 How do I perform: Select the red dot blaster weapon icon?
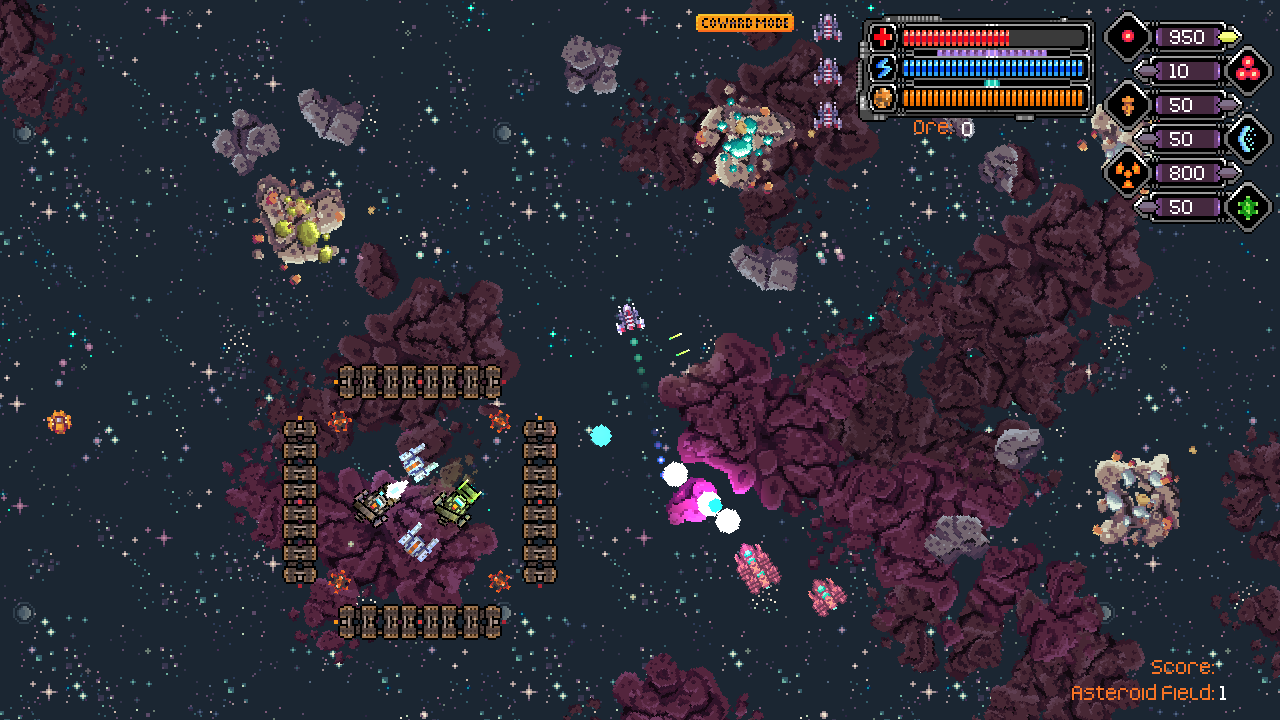click(1127, 37)
